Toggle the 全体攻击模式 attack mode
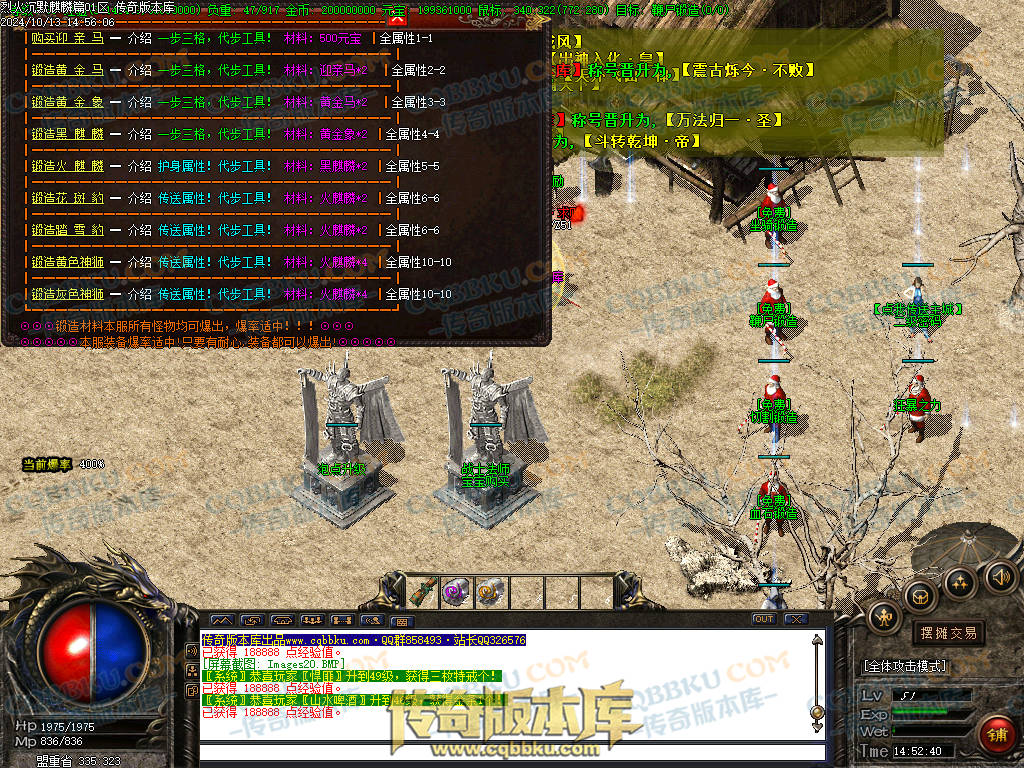The width and height of the screenshot is (1024, 768). [x=905, y=665]
